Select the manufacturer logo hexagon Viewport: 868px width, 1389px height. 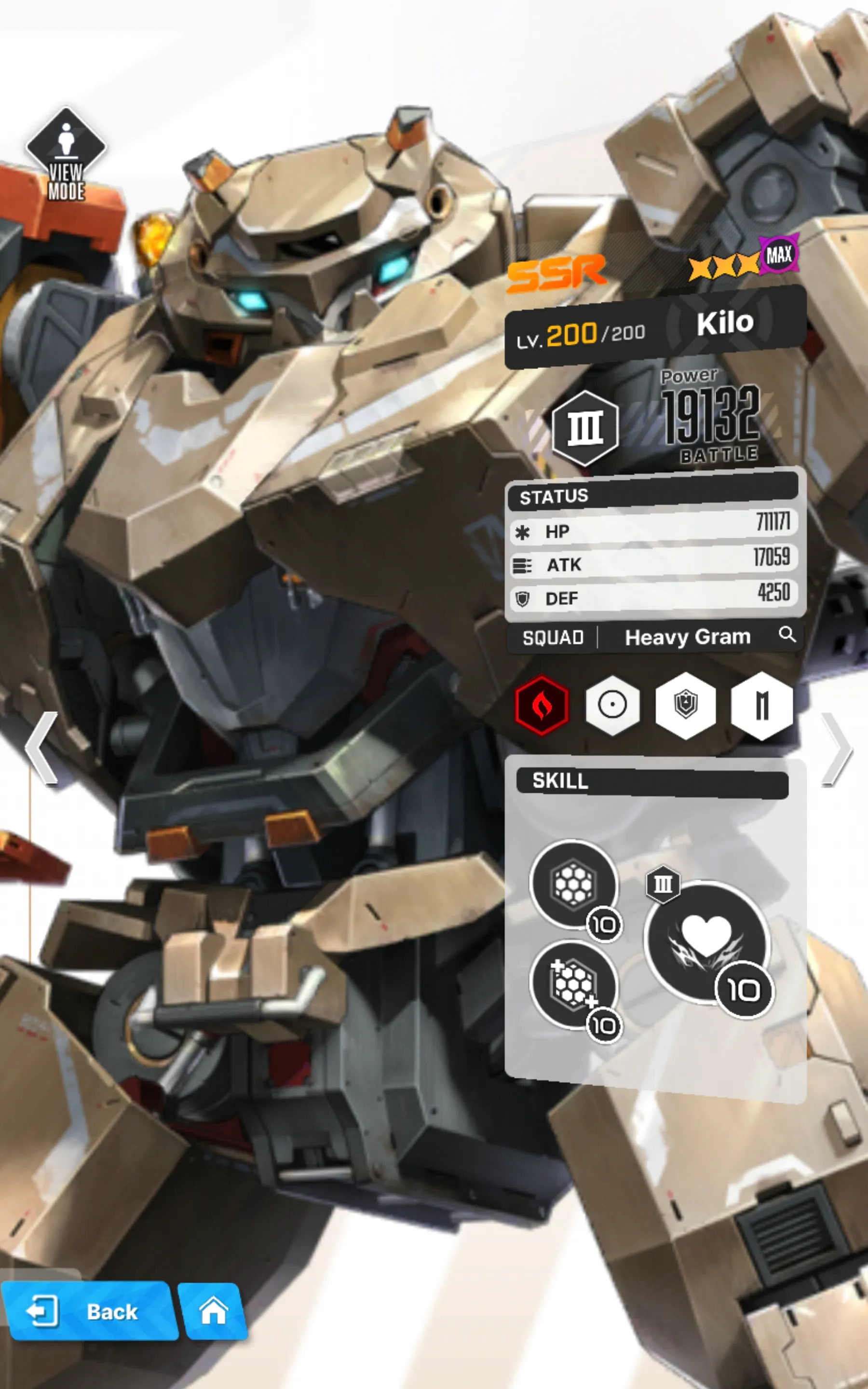[761, 706]
